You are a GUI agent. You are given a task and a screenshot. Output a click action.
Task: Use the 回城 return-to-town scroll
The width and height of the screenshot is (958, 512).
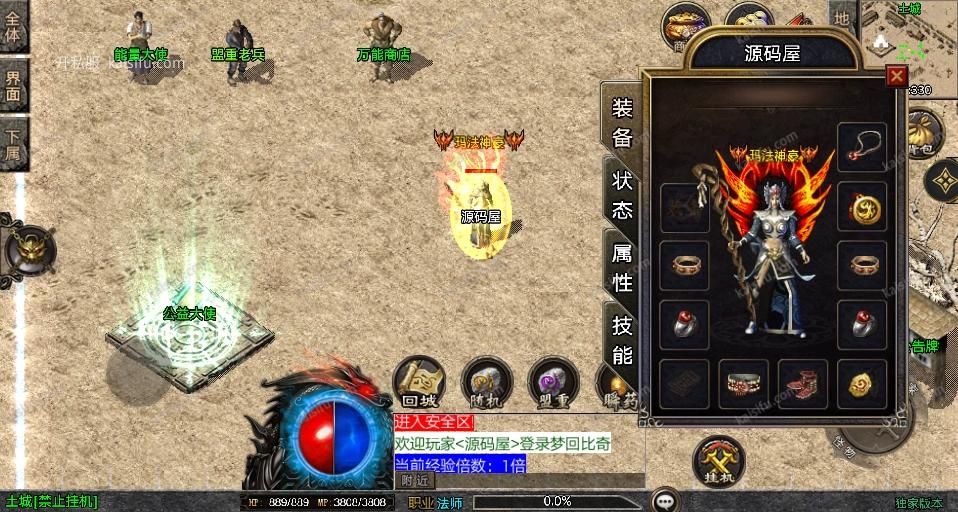click(416, 381)
